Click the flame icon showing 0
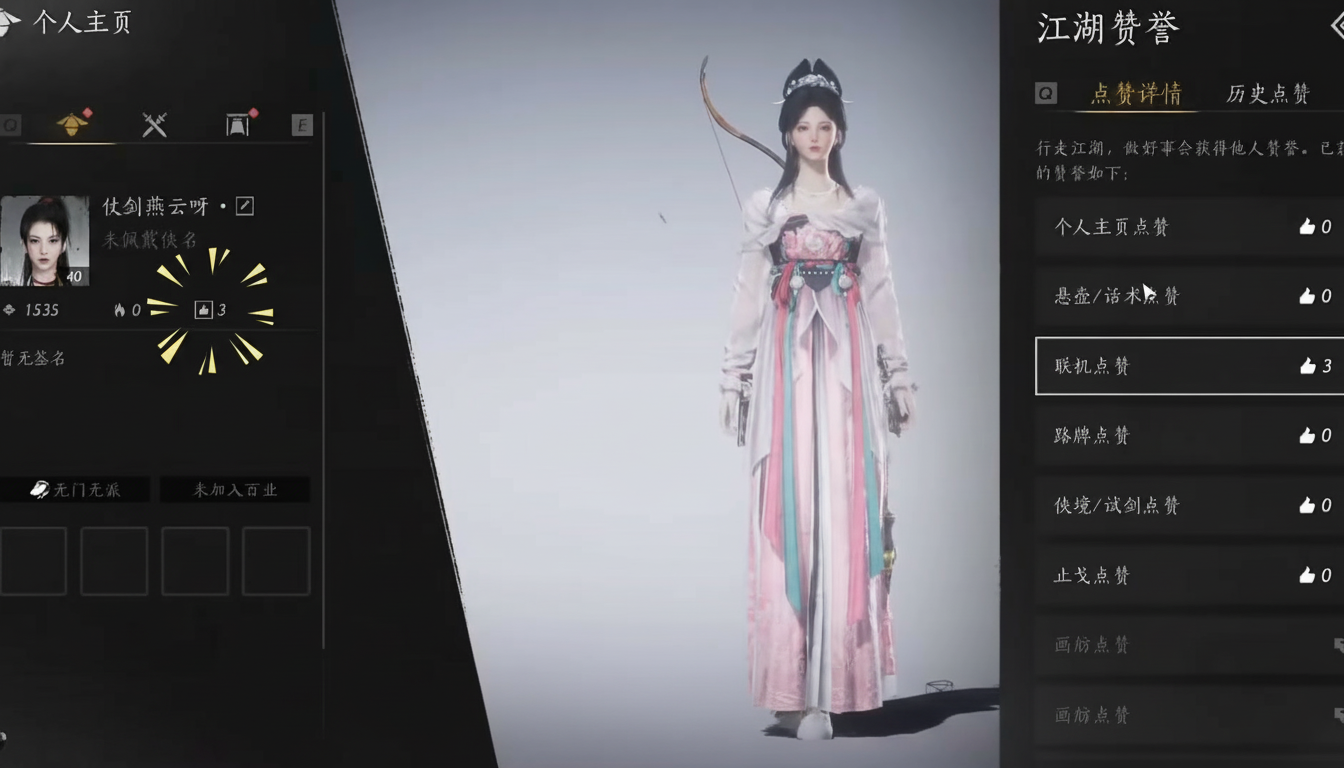 pyautogui.click(x=120, y=310)
